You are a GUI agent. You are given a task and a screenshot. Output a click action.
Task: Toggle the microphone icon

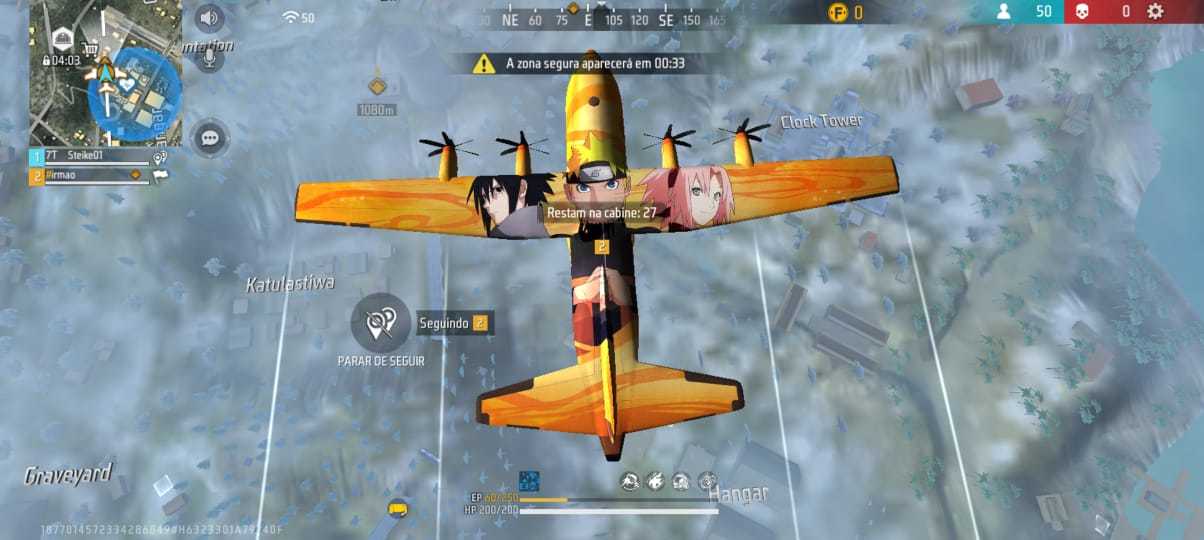(209, 57)
